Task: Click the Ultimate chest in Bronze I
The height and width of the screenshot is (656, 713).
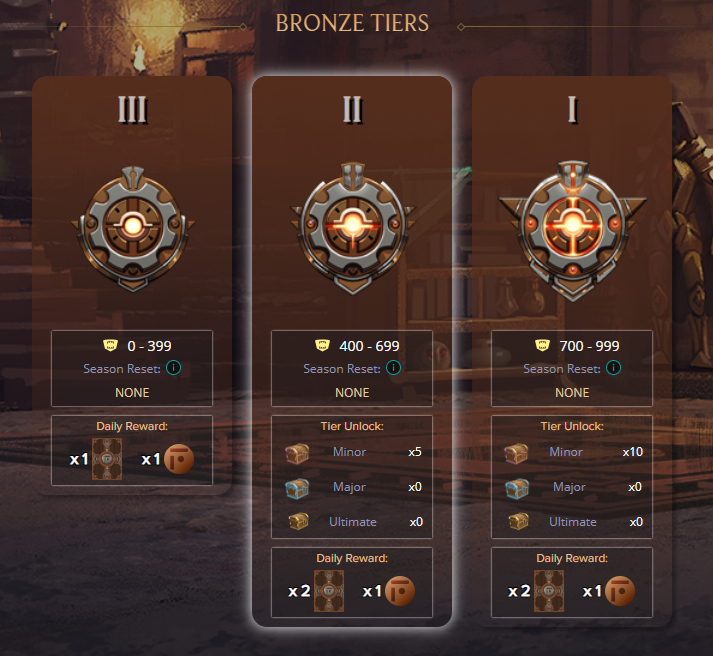Action: pyautogui.click(x=518, y=521)
